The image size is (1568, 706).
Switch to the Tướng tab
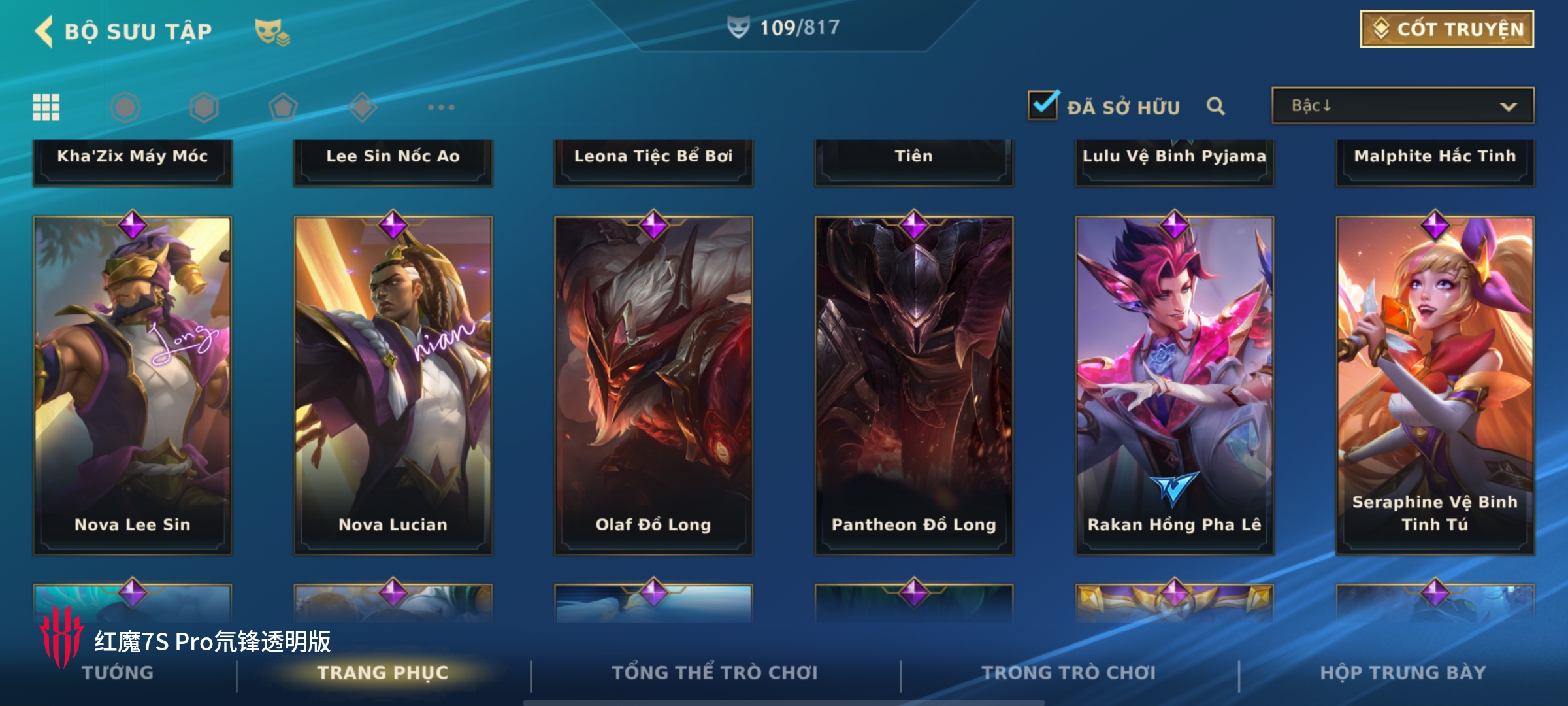[x=118, y=673]
